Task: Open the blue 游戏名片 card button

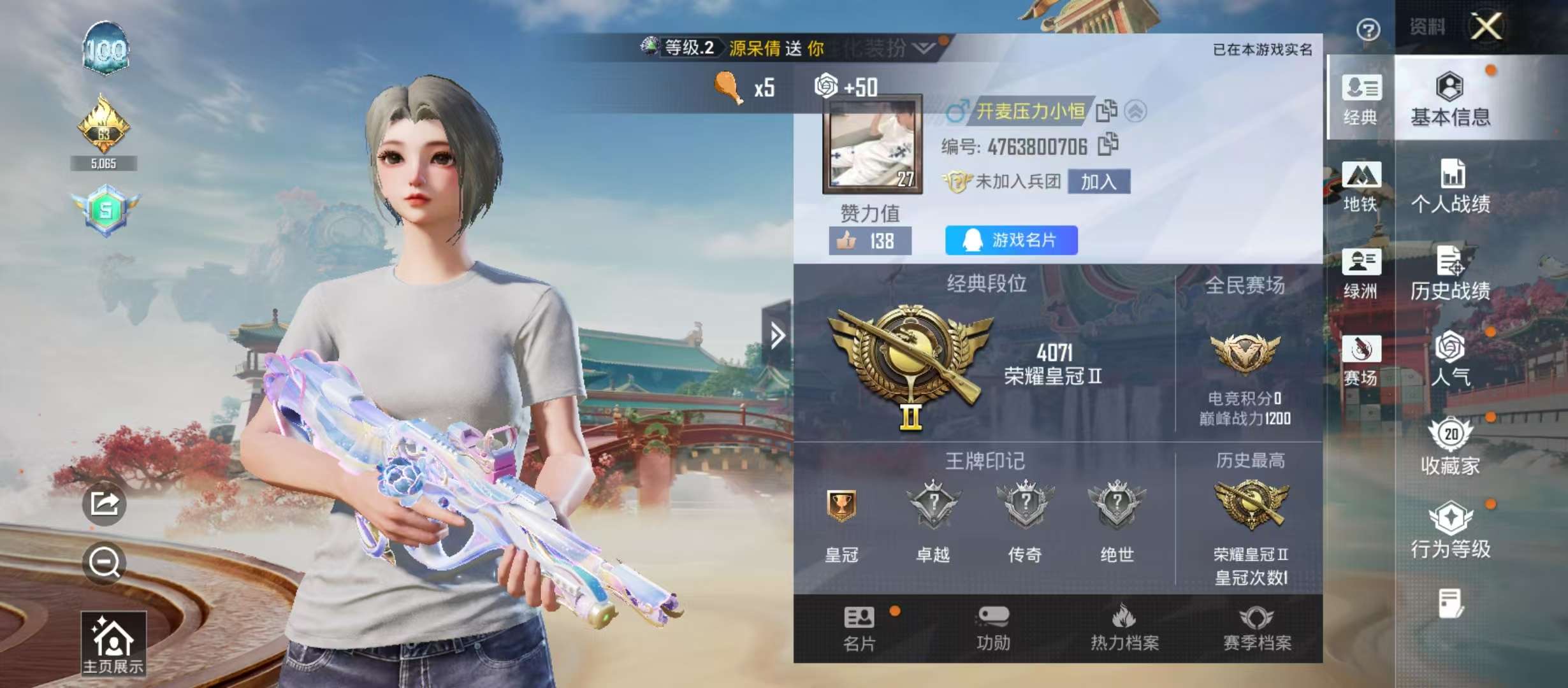Action: [x=1012, y=241]
